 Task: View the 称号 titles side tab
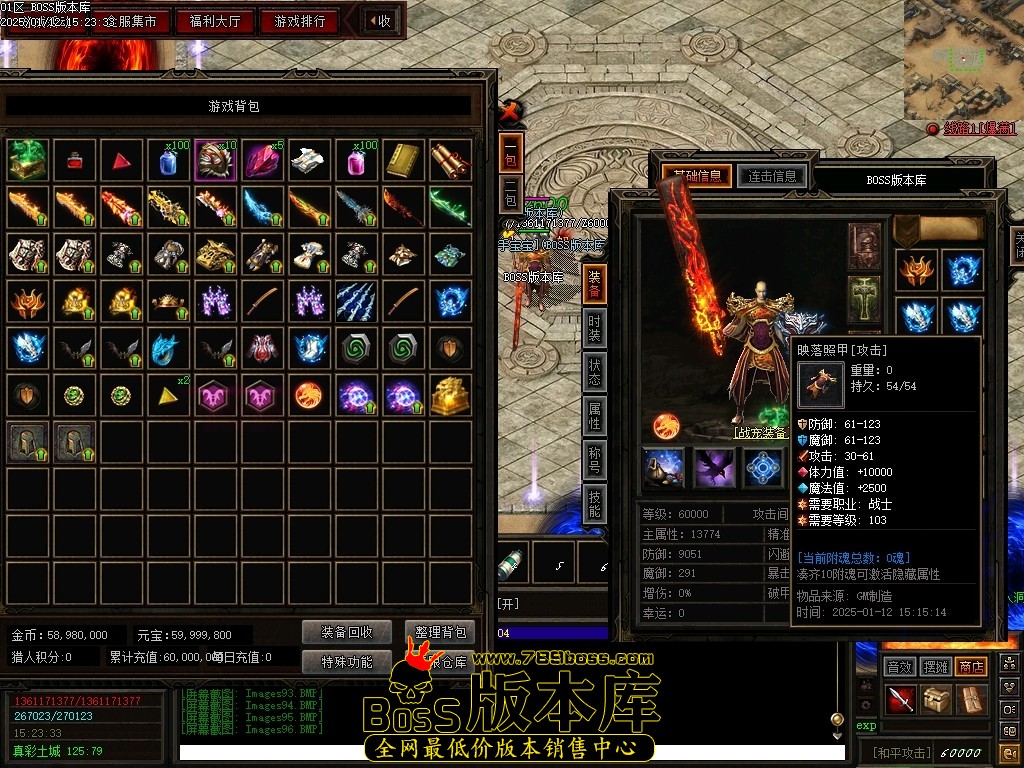pos(594,461)
